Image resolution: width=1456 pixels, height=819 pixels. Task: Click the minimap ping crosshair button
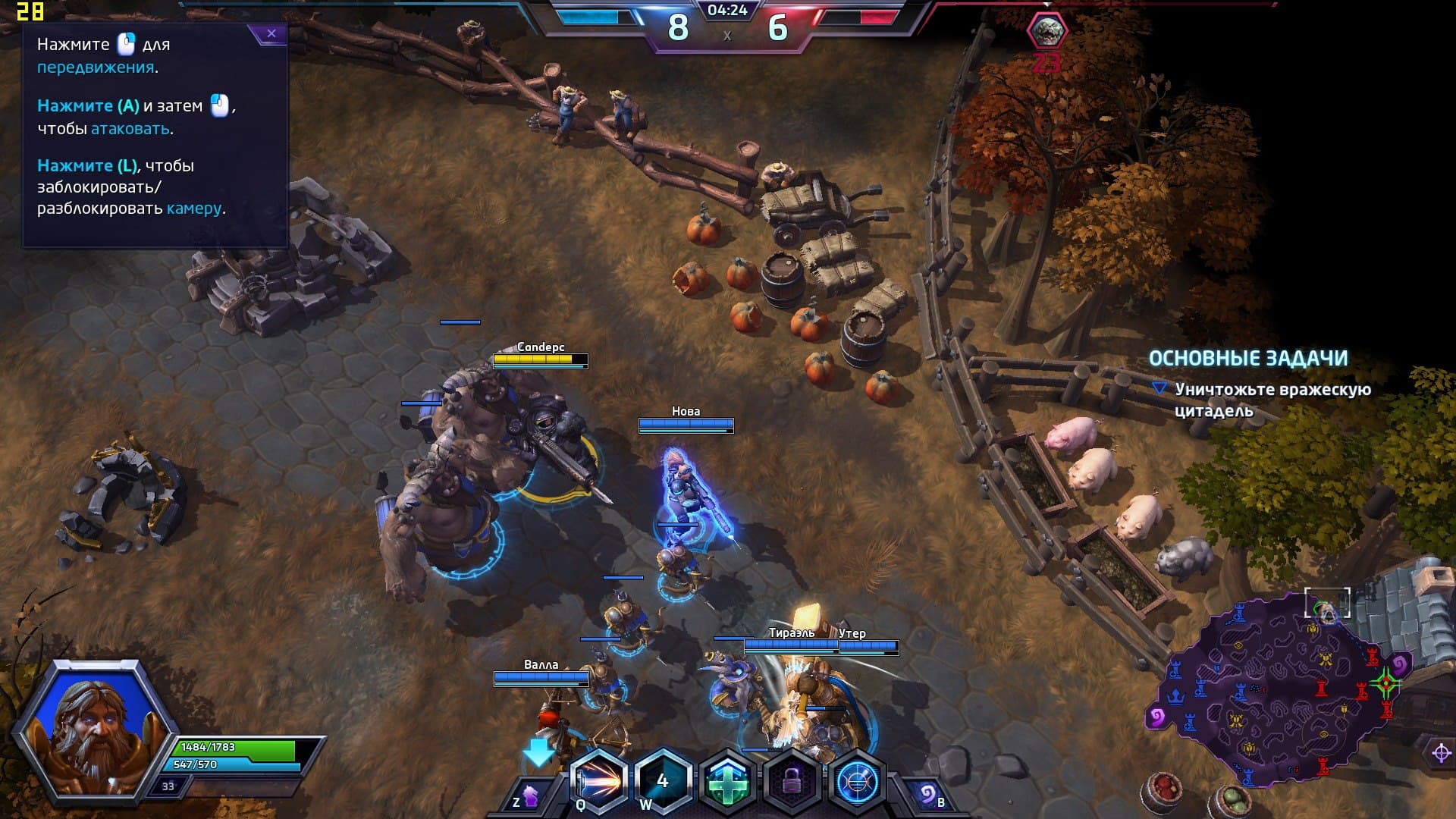coord(1441,753)
